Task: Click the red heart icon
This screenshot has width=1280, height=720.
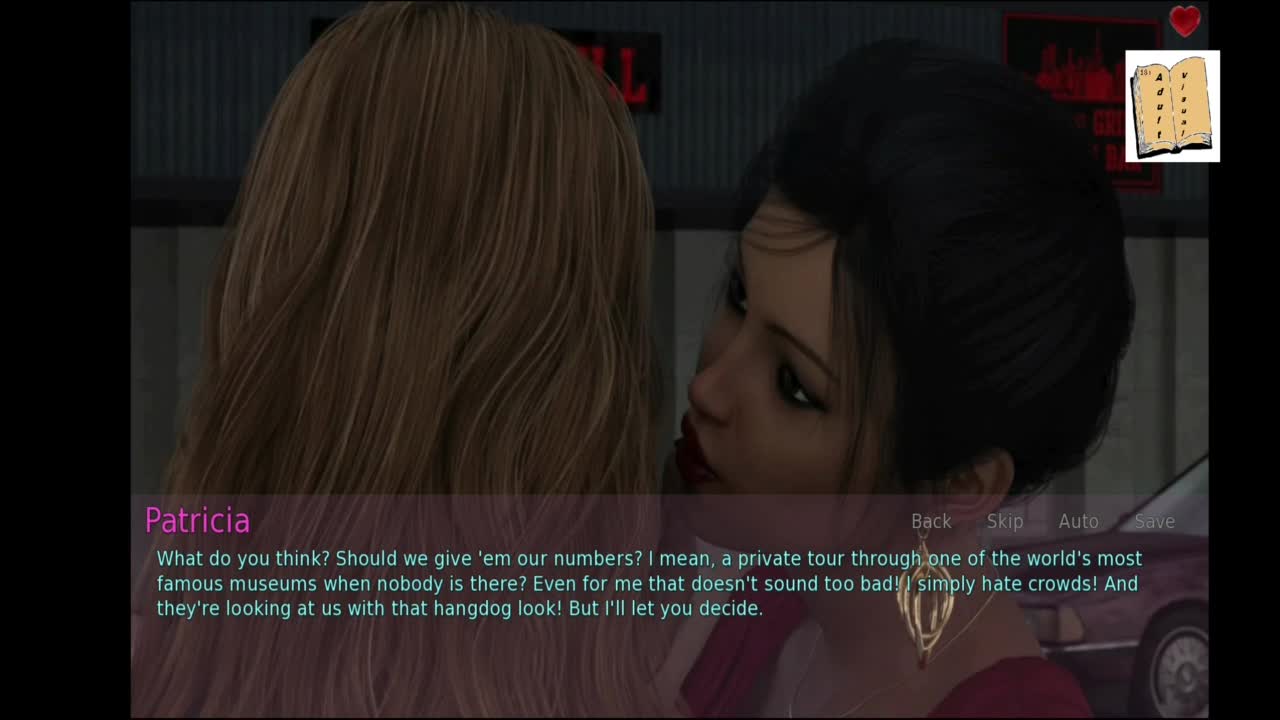Action: point(1185,21)
